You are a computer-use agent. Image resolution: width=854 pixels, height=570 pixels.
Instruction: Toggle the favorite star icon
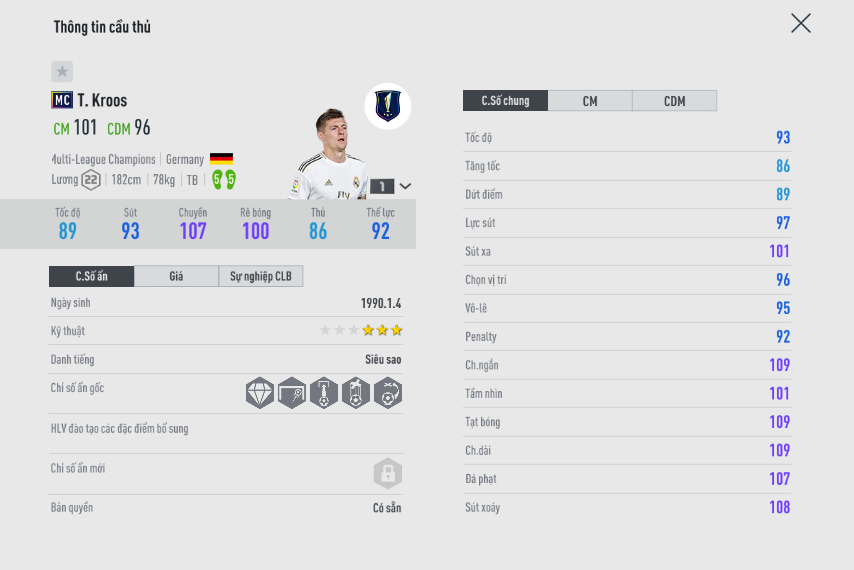pyautogui.click(x=62, y=72)
